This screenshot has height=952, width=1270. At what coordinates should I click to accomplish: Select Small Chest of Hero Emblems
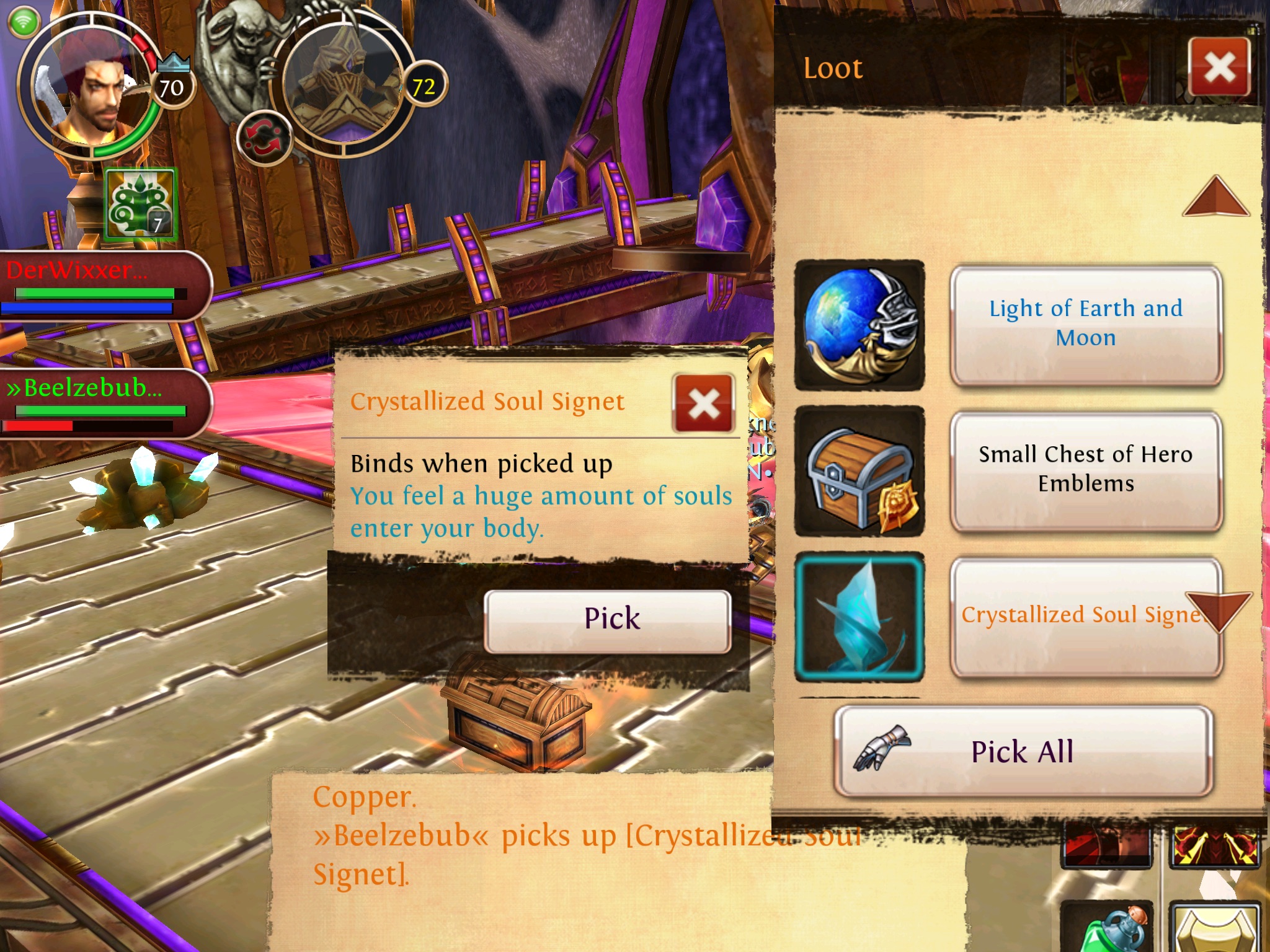pos(1085,470)
